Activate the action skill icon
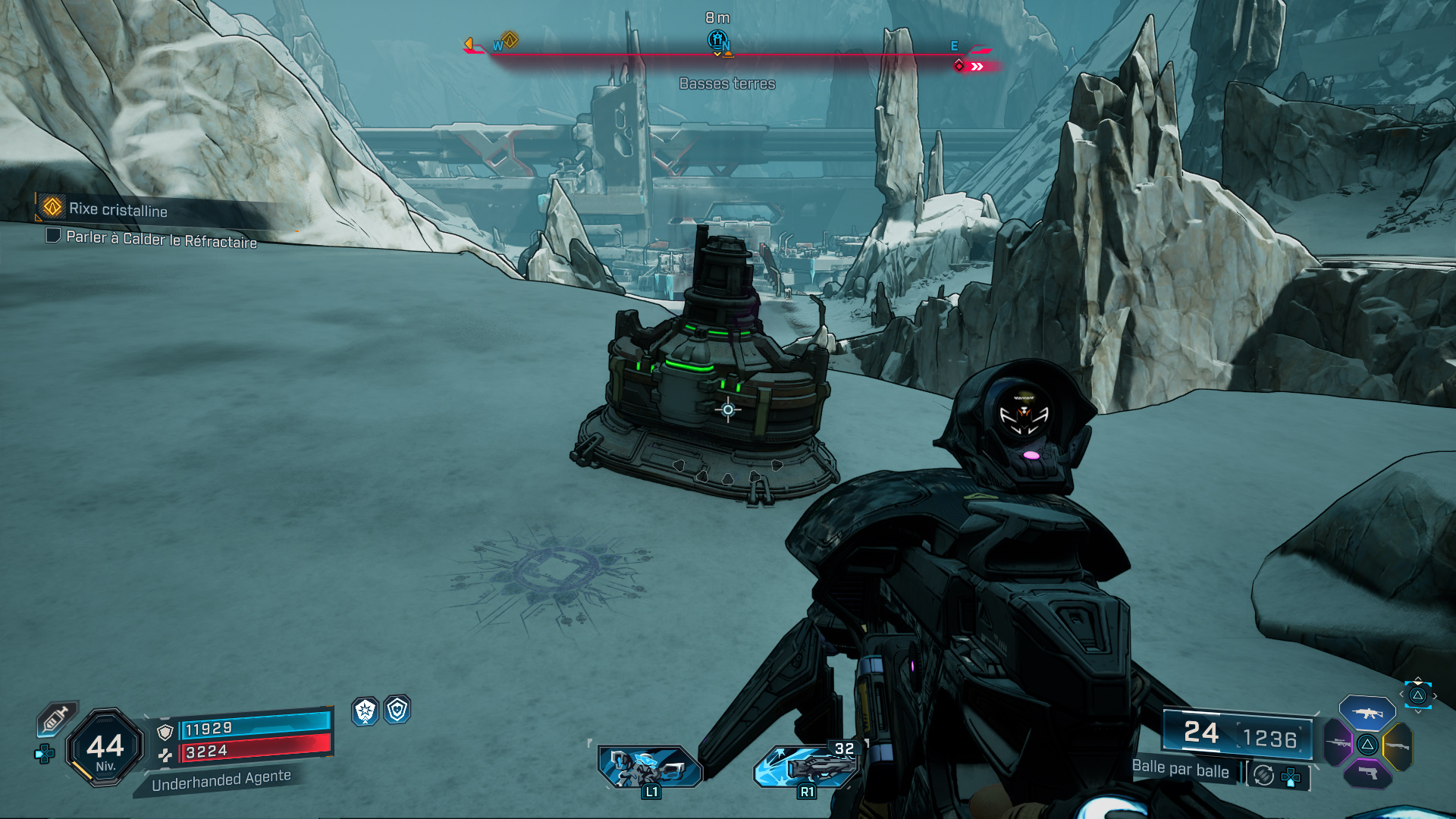This screenshot has width=1456, height=819. [x=650, y=766]
